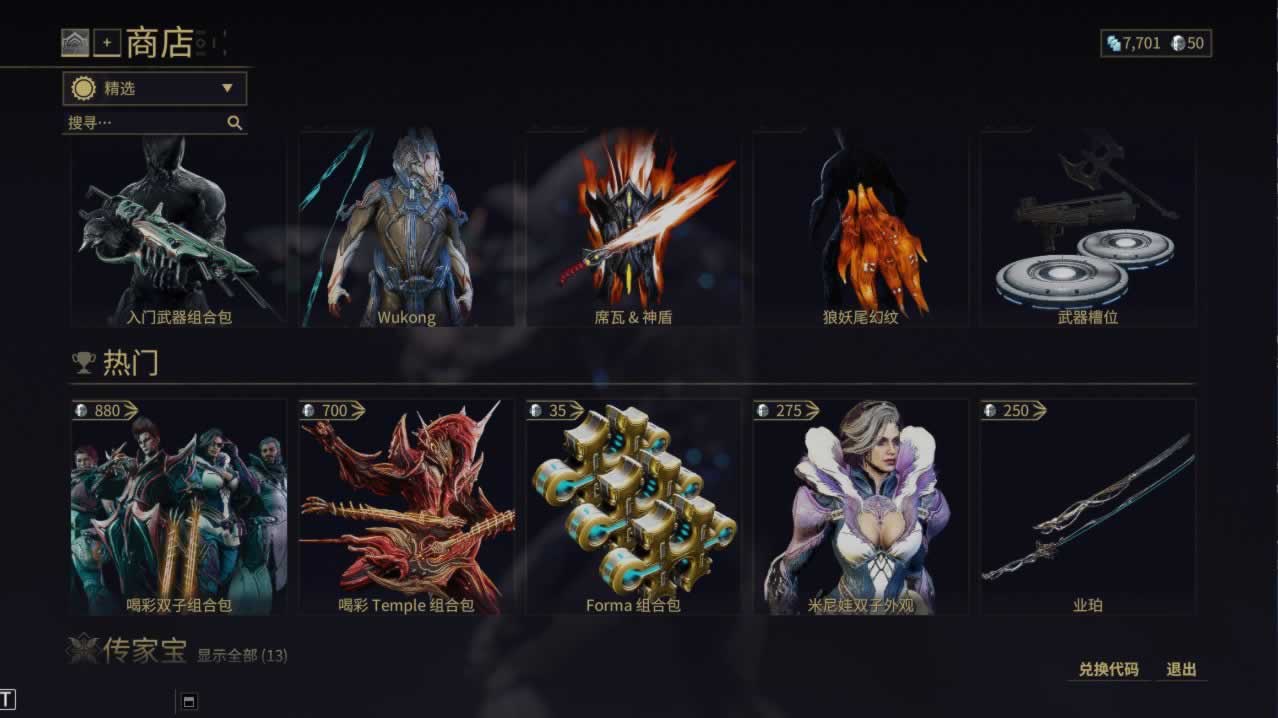
Task: Select the 武器槽位 weapon slot item
Action: (1087, 232)
